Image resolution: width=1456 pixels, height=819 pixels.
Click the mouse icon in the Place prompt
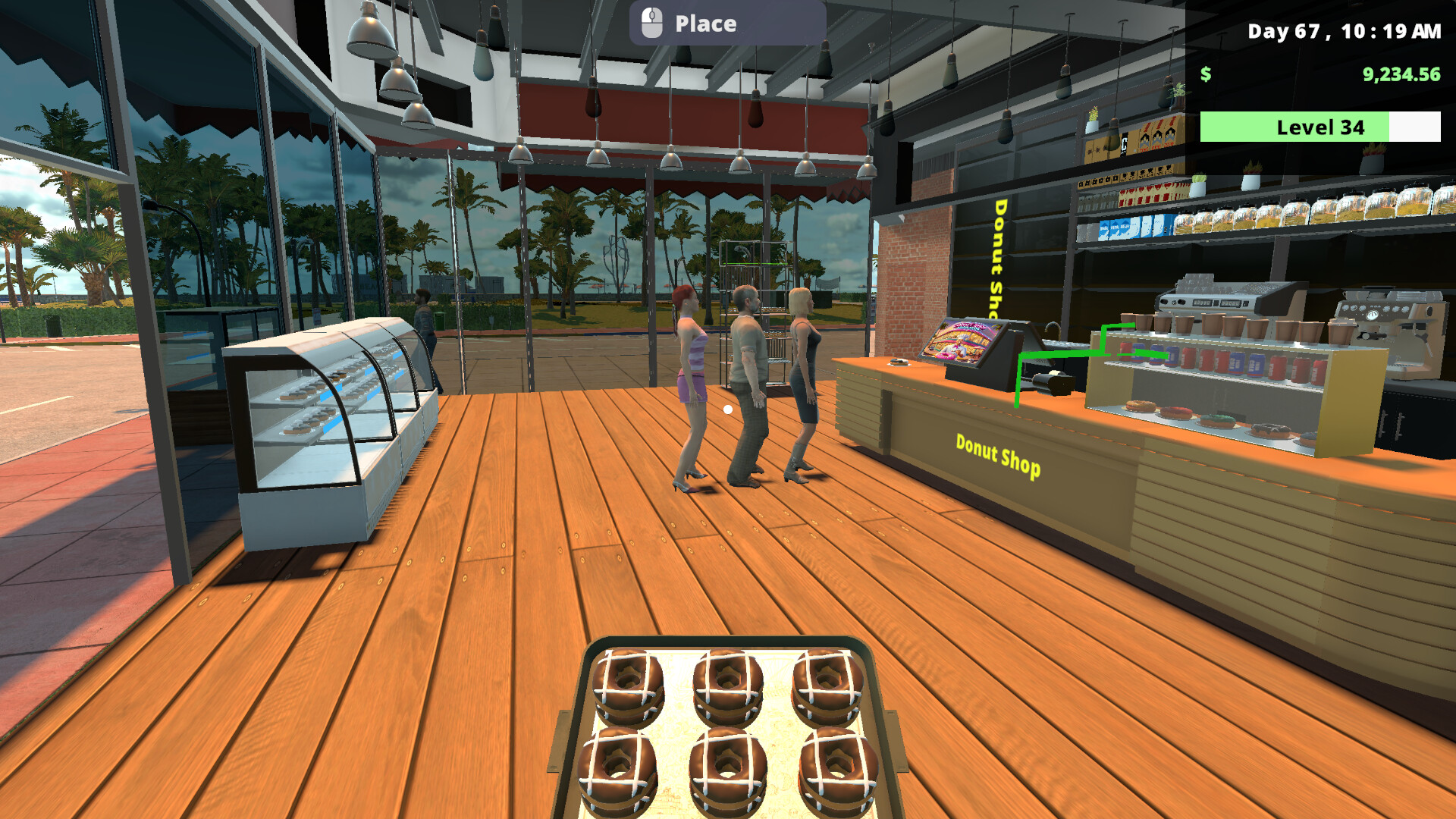pyautogui.click(x=651, y=23)
